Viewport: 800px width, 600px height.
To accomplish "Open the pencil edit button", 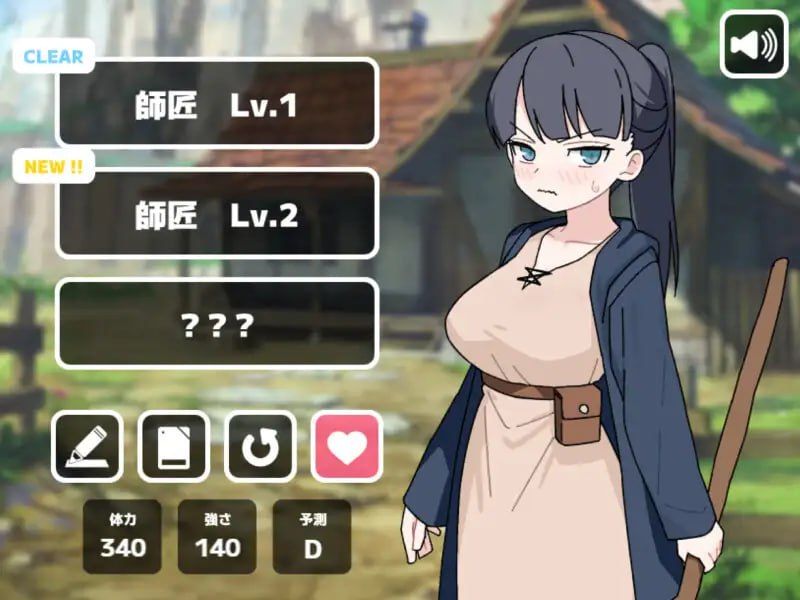I will [x=87, y=446].
